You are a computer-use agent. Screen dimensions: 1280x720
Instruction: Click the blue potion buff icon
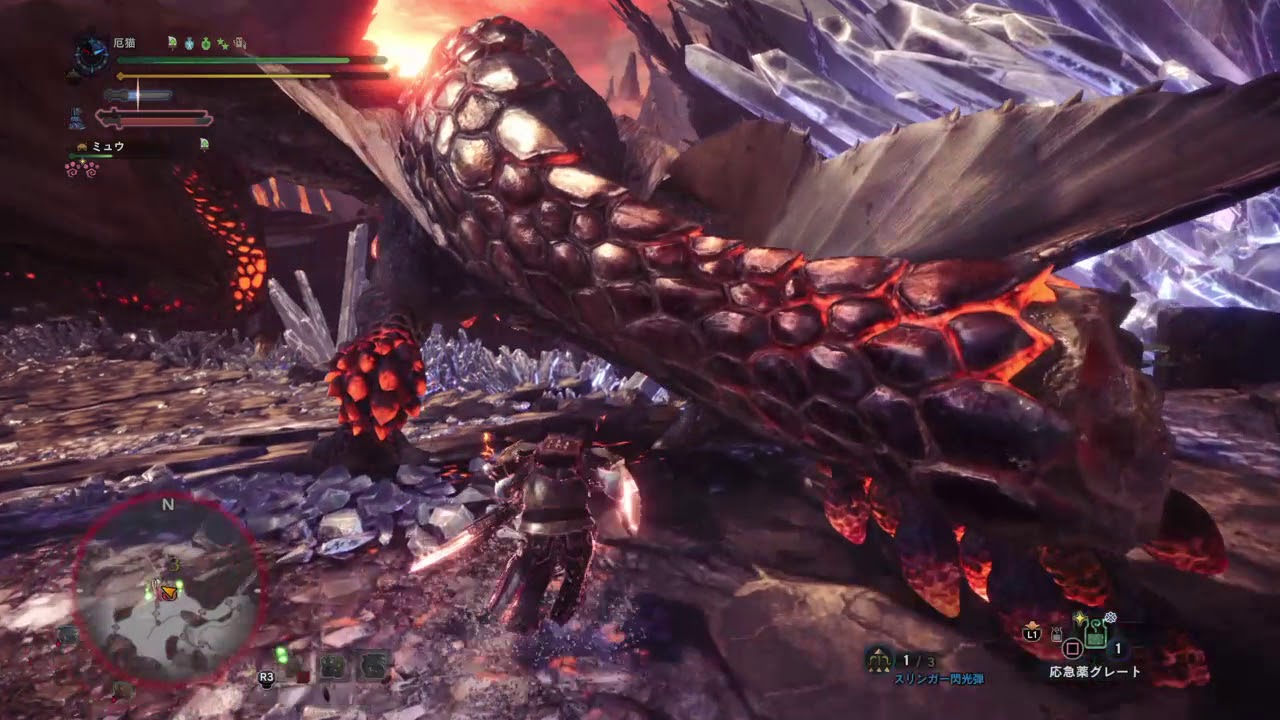[189, 43]
